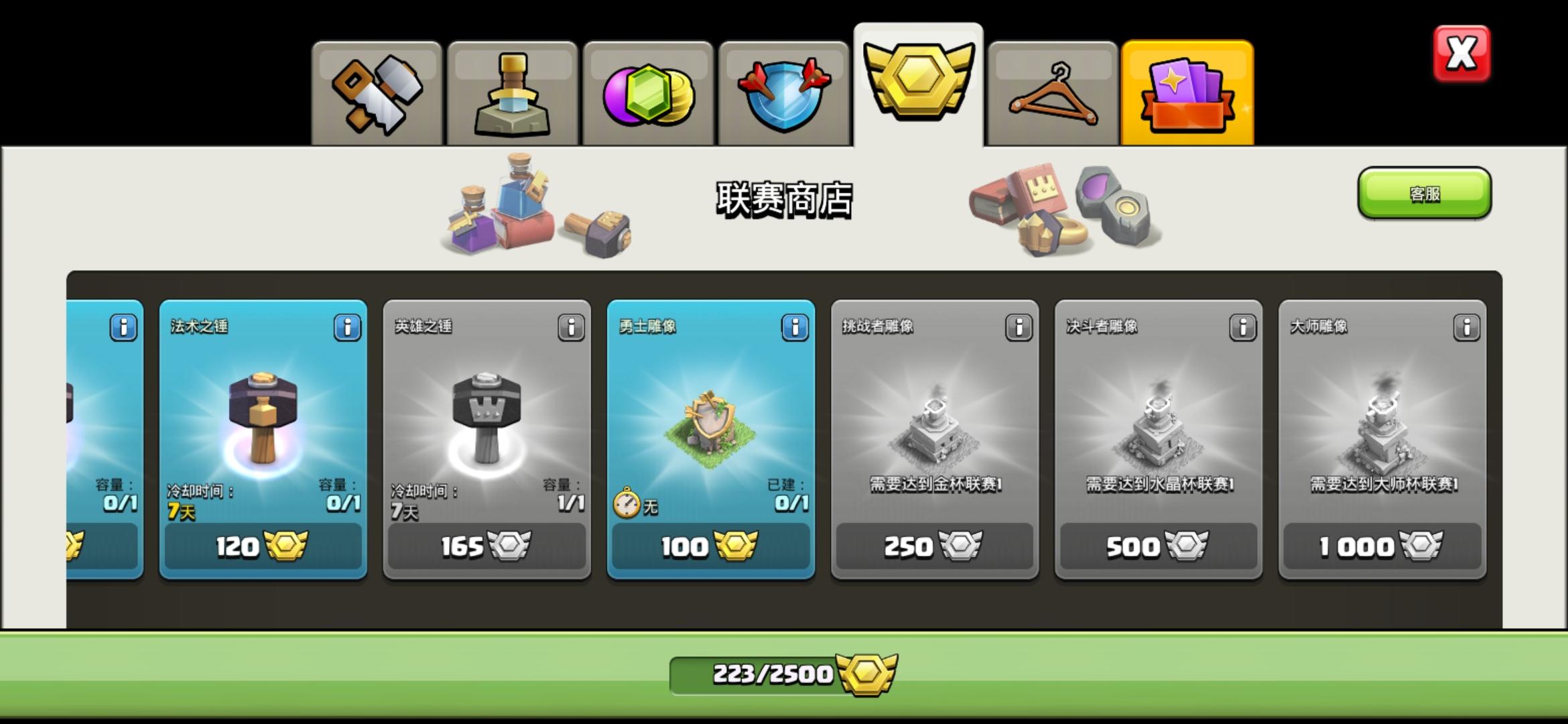Open the gems treasure tab
The height and width of the screenshot is (724, 1568).
(648, 90)
